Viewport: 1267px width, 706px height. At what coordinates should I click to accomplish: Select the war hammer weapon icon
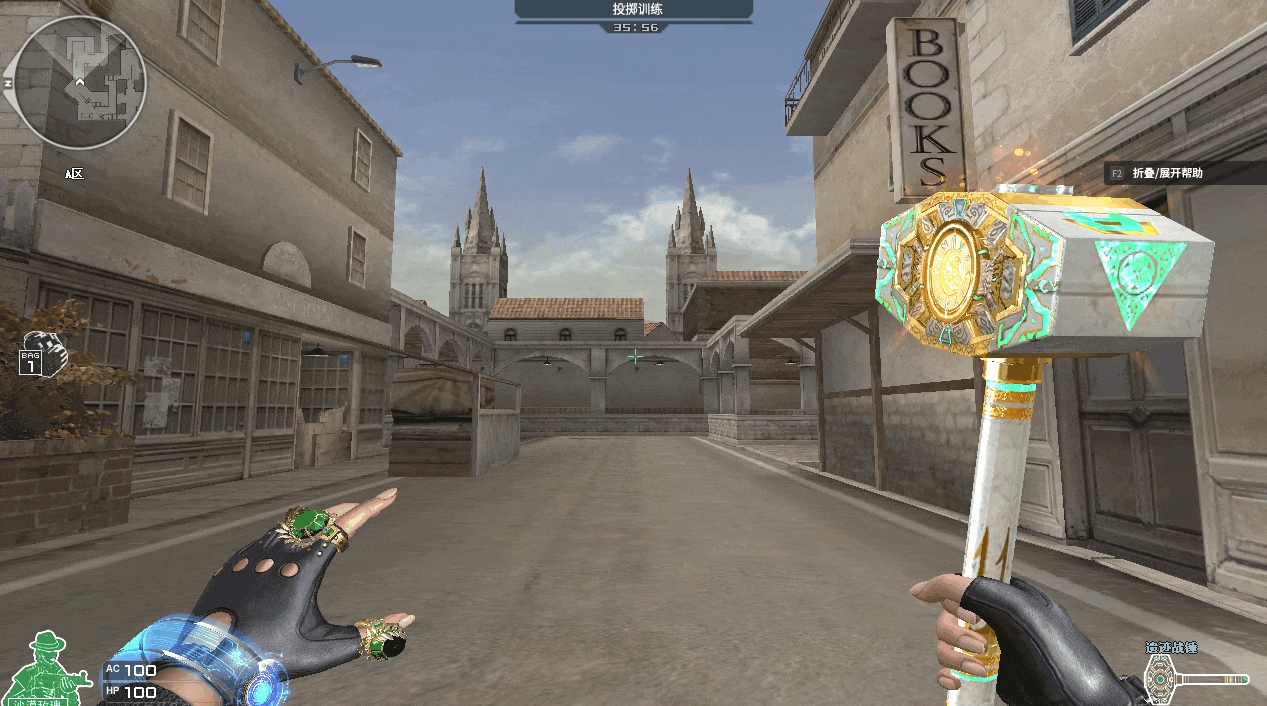tap(1196, 679)
